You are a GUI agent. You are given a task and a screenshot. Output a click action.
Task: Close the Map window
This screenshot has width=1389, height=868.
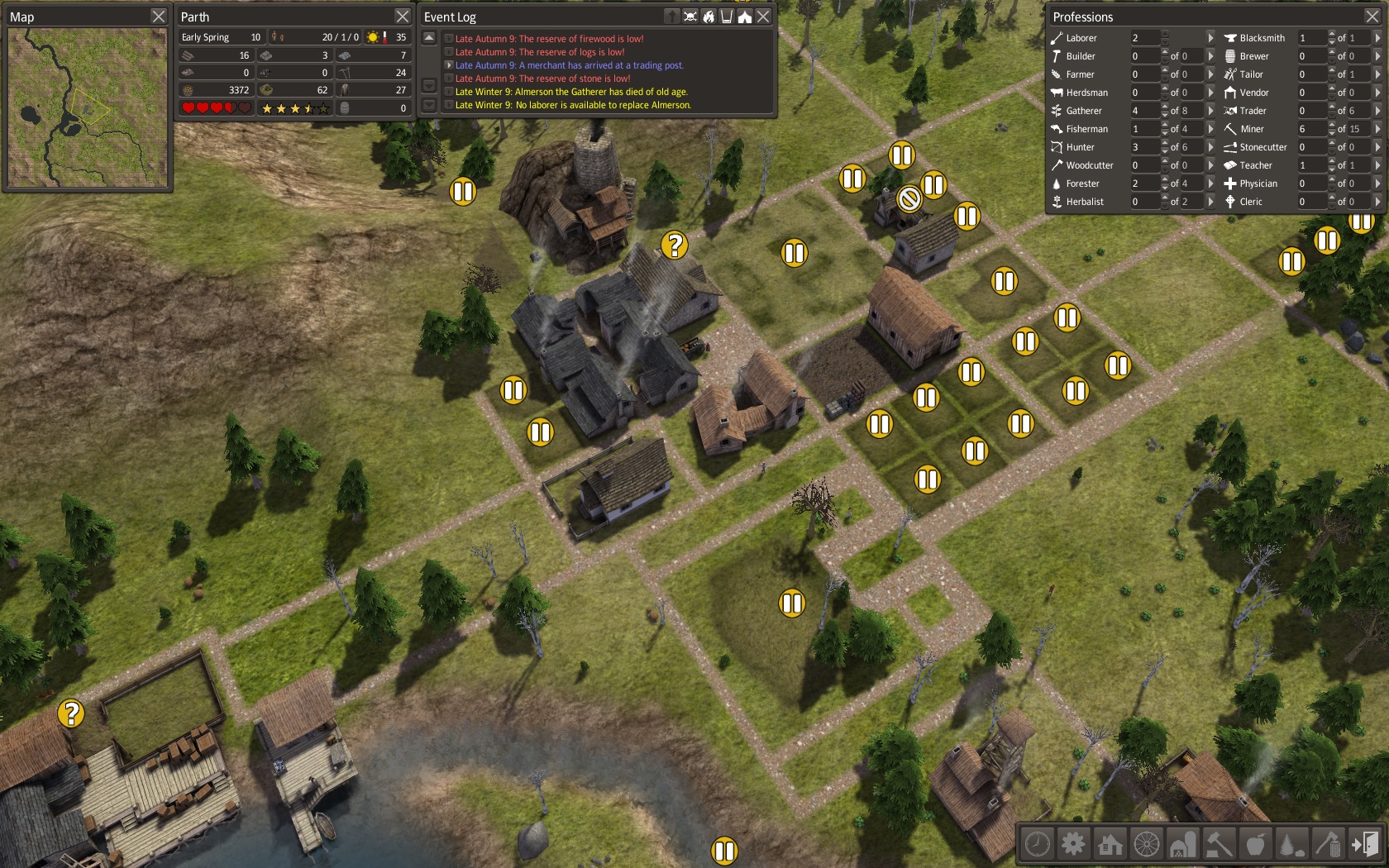click(159, 17)
